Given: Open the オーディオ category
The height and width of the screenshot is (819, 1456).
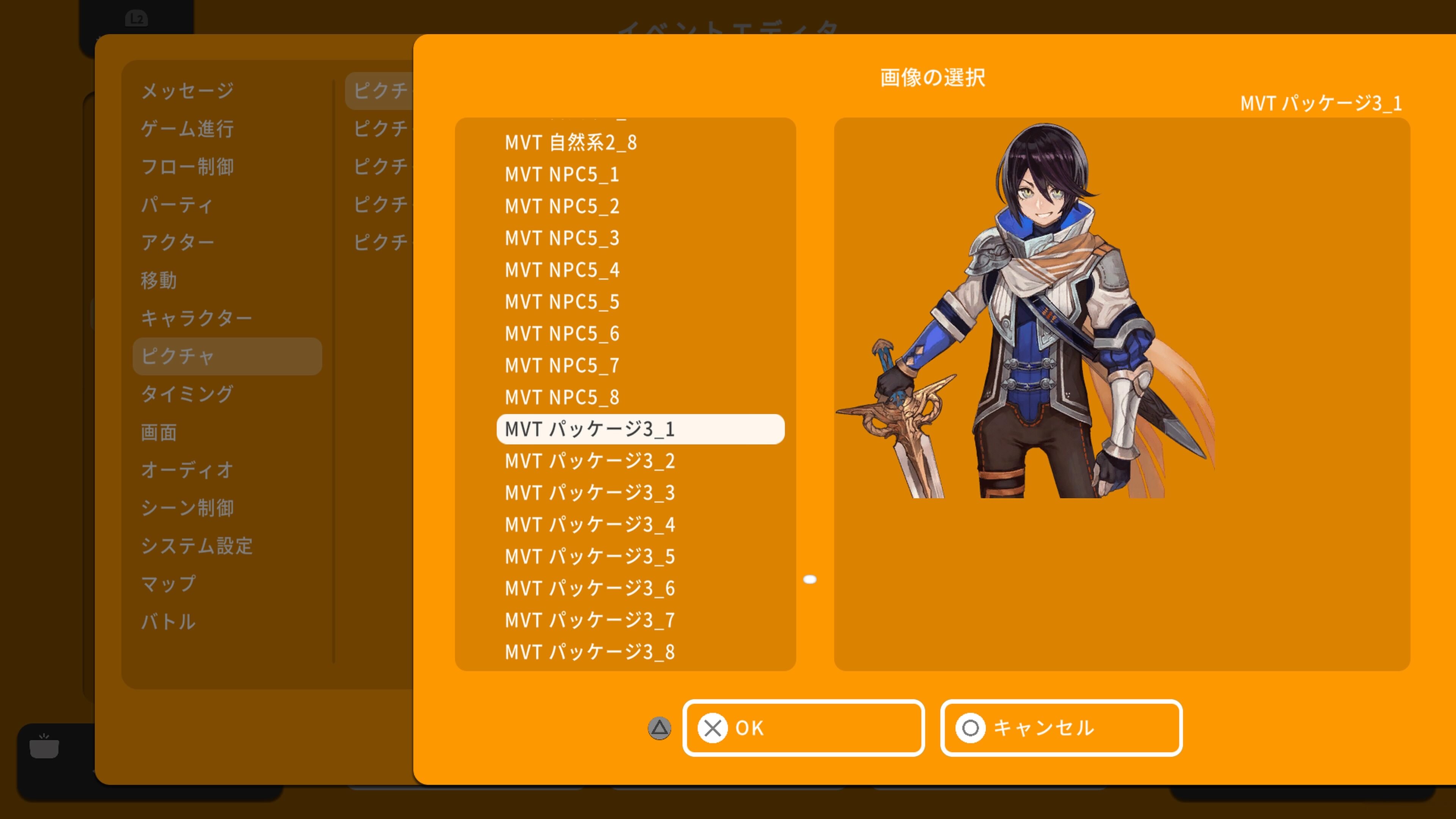Looking at the screenshot, I should pyautogui.click(x=187, y=470).
